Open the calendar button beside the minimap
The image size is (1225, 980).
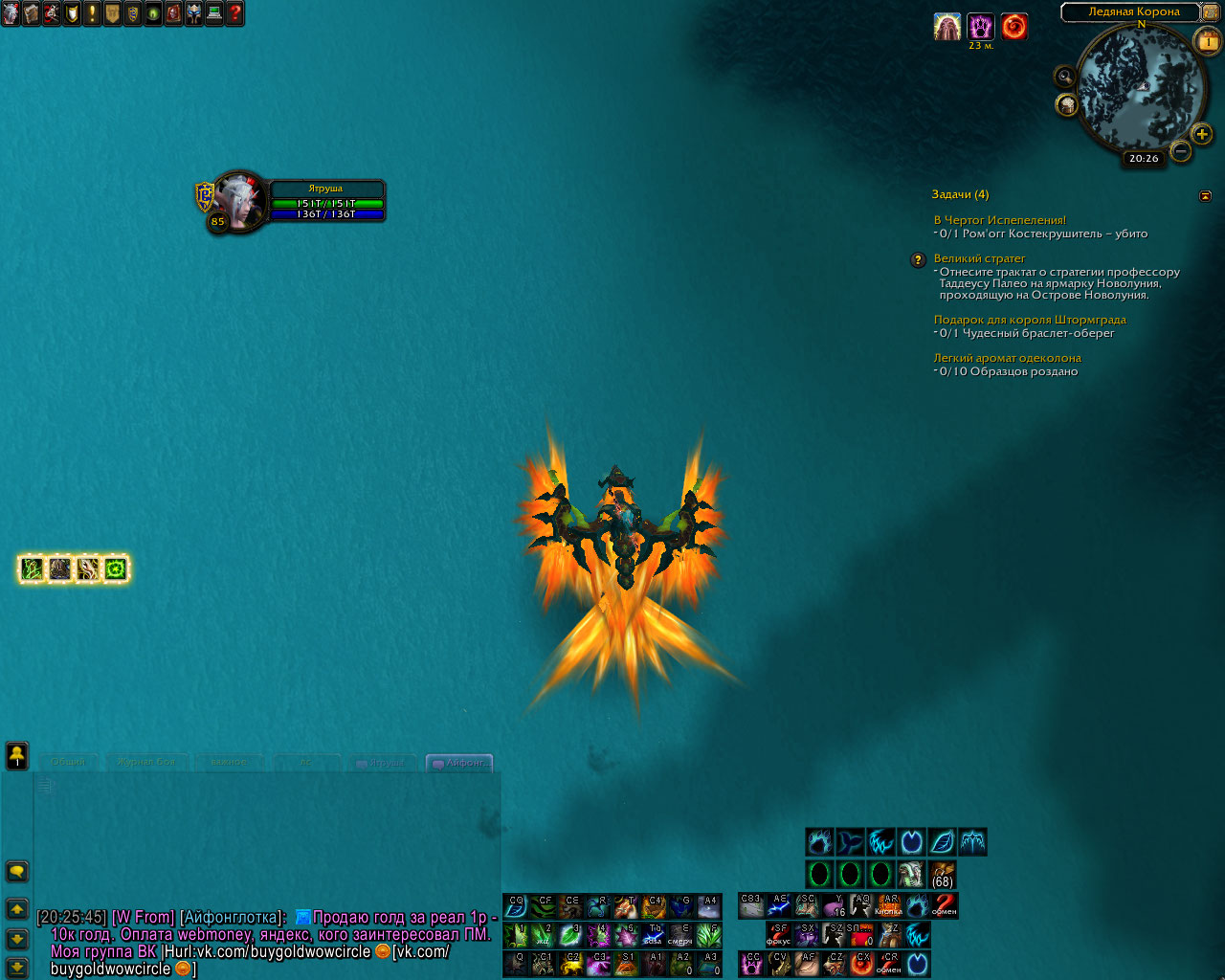coord(1207,41)
